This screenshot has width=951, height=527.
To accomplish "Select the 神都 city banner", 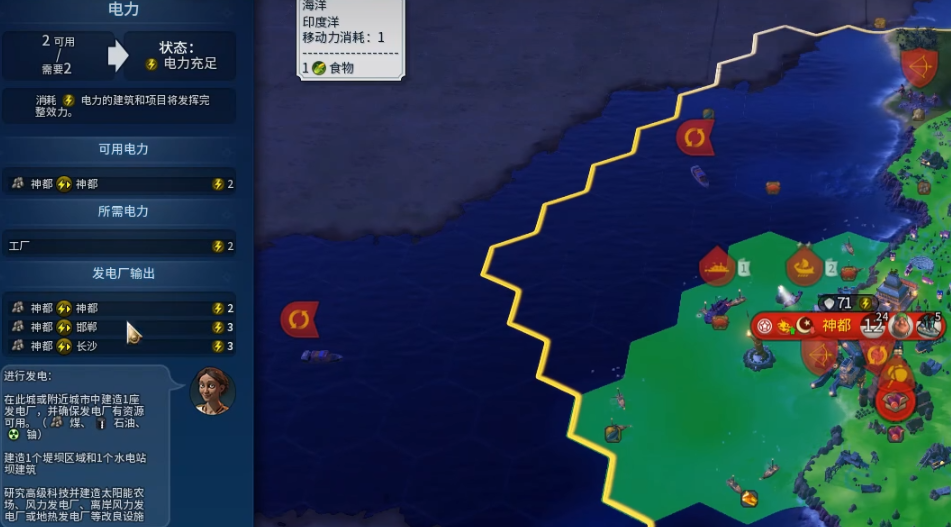I will (x=835, y=325).
